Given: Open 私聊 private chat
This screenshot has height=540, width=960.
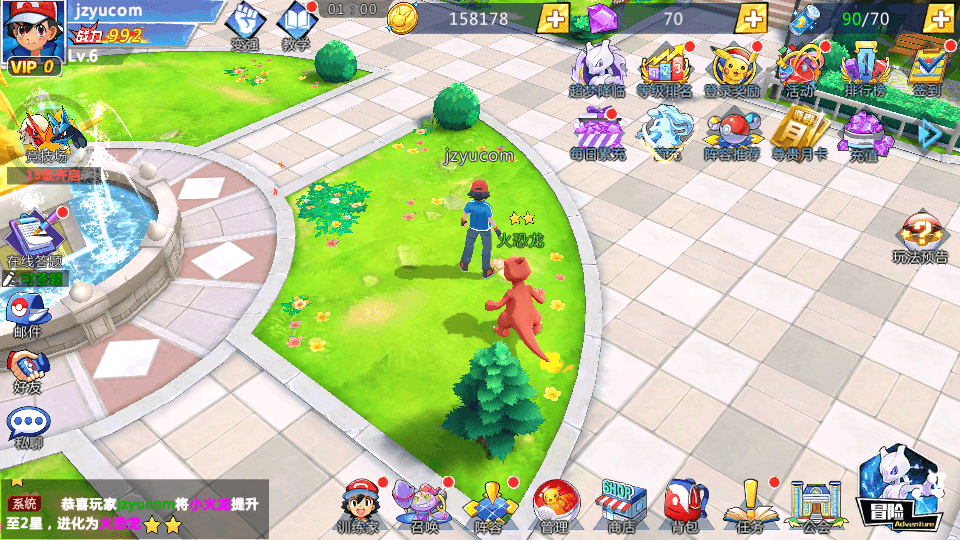Looking at the screenshot, I should click(28, 427).
